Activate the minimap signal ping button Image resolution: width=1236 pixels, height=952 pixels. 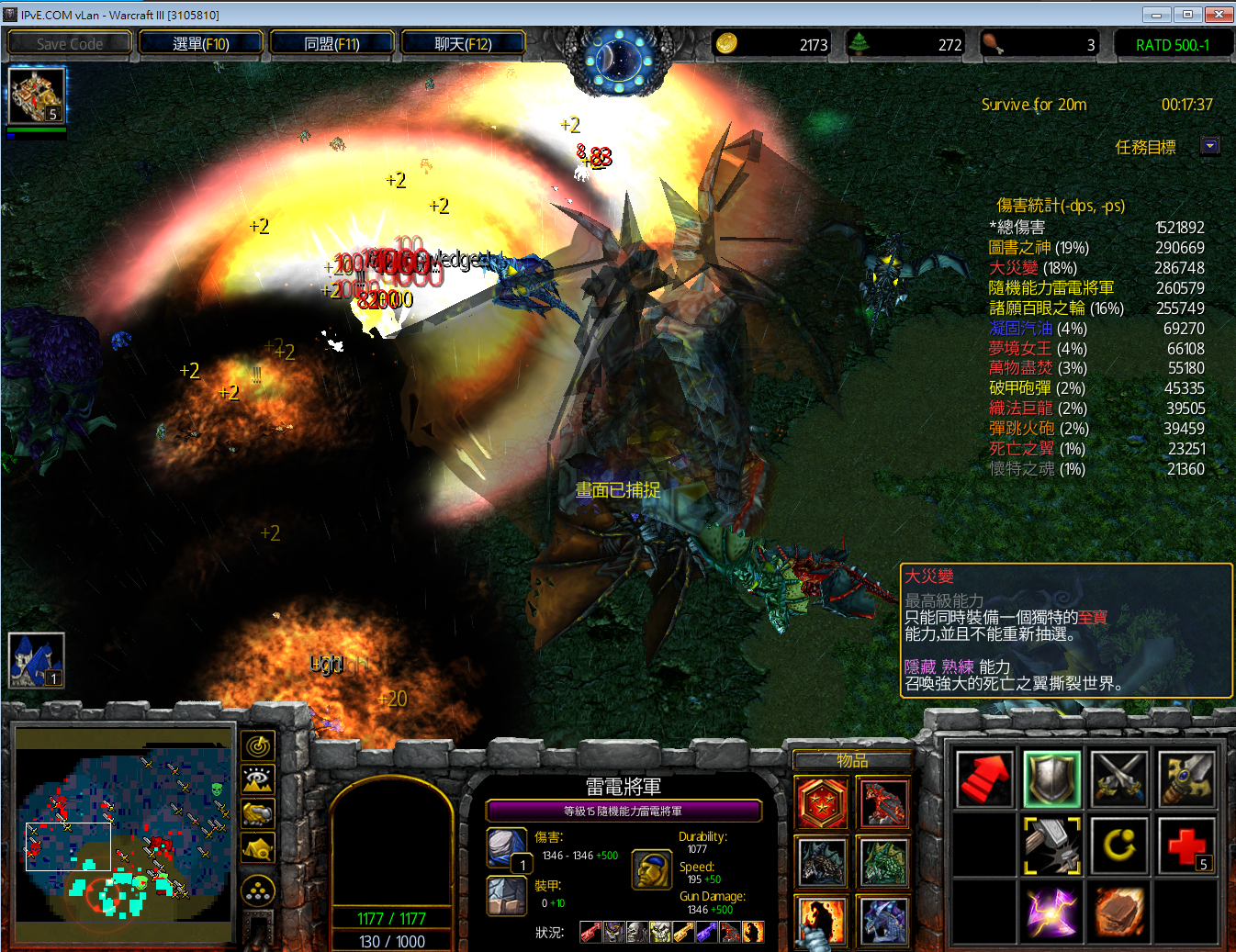(x=258, y=746)
